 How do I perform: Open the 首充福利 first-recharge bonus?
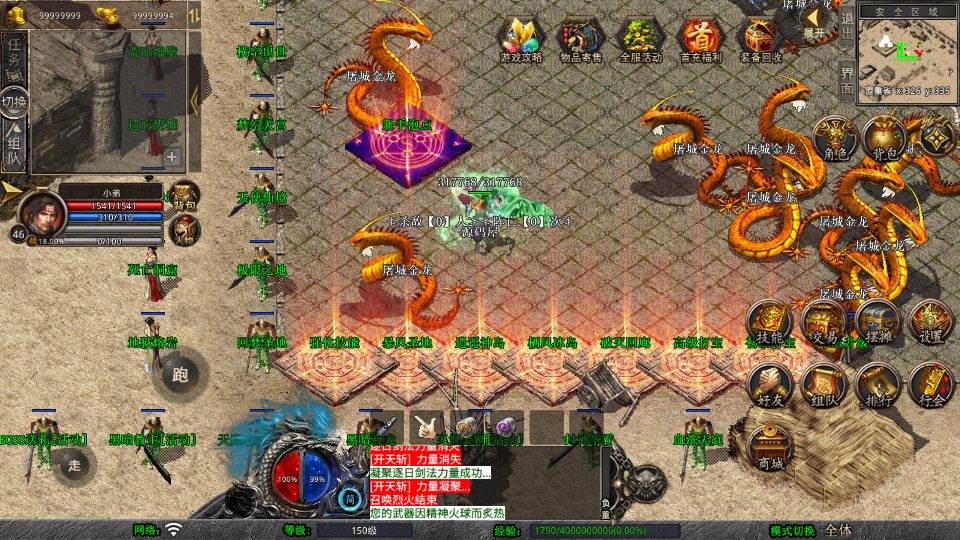(701, 40)
